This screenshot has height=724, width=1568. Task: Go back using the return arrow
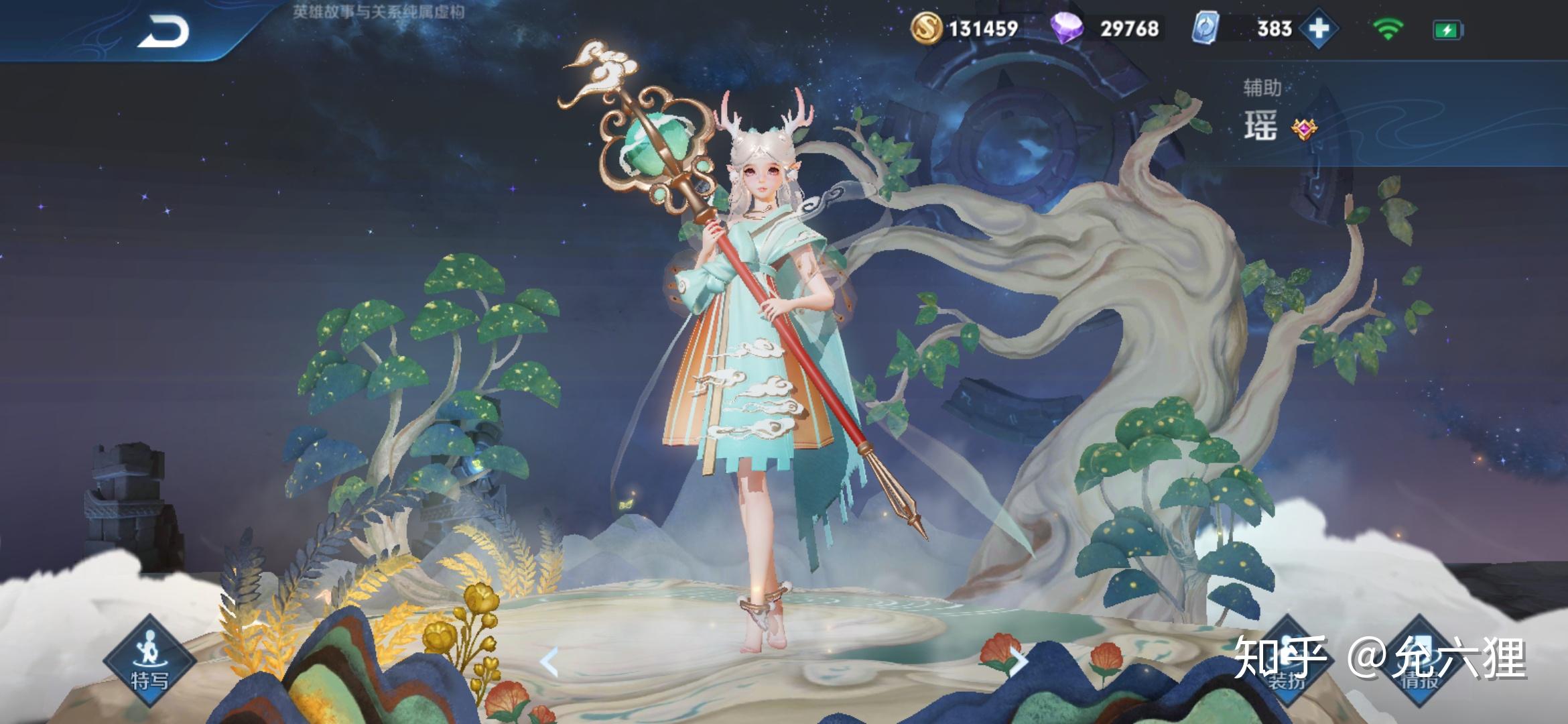click(x=163, y=32)
